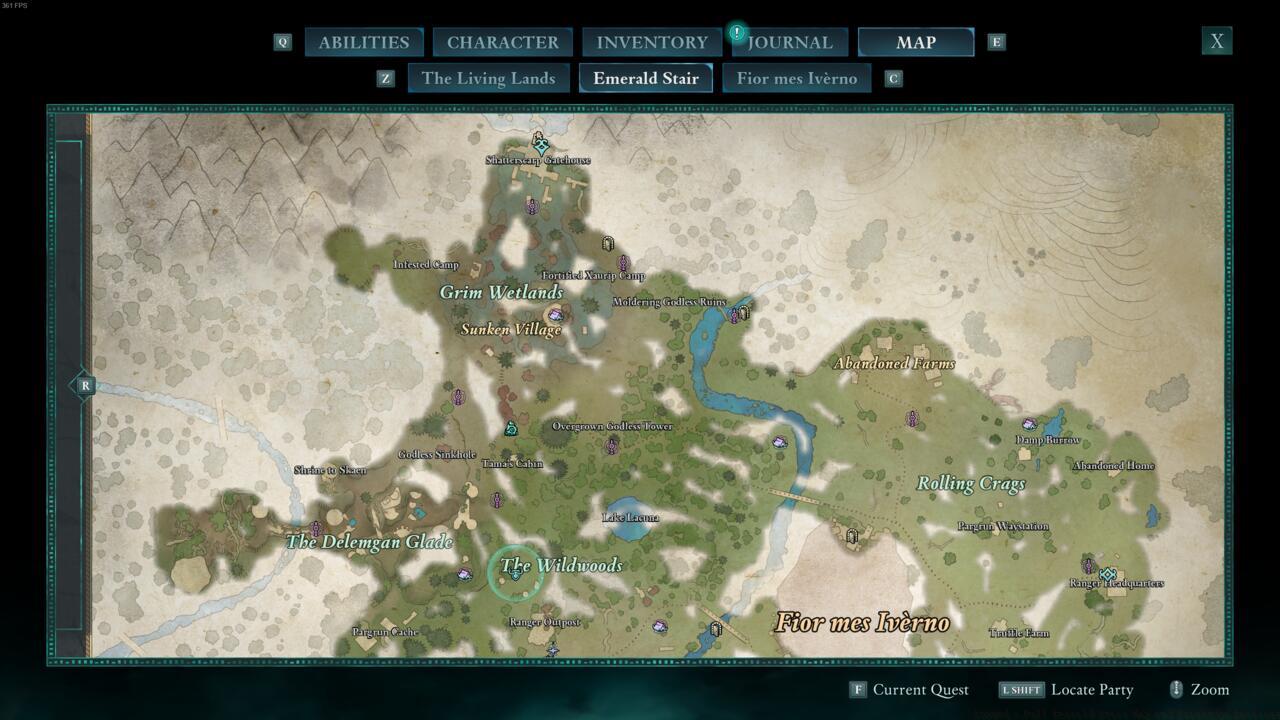Click the Sunken Village landmark icon
Viewport: 1280px width, 720px height.
tap(555, 314)
